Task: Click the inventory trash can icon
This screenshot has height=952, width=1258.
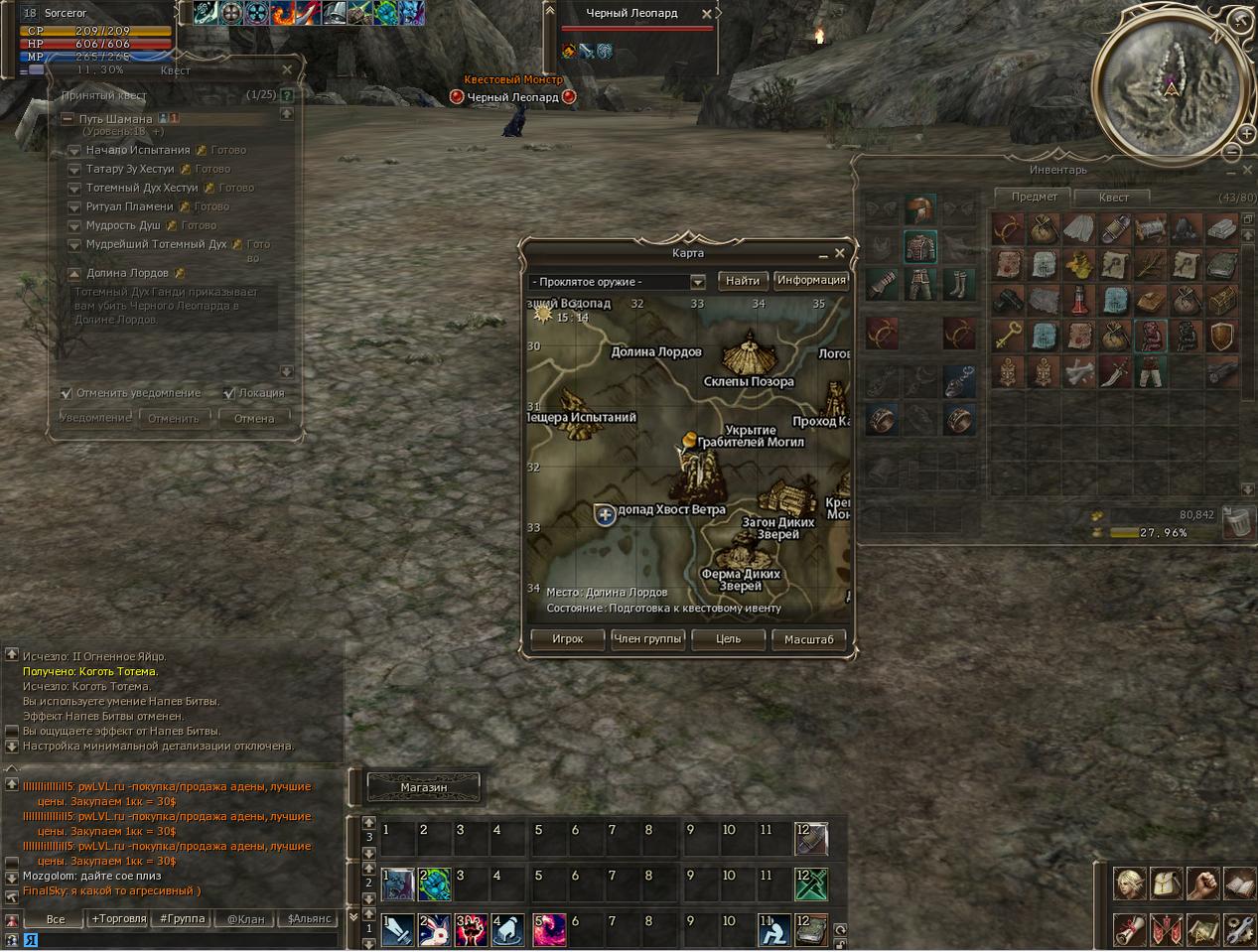Action: click(x=1235, y=521)
